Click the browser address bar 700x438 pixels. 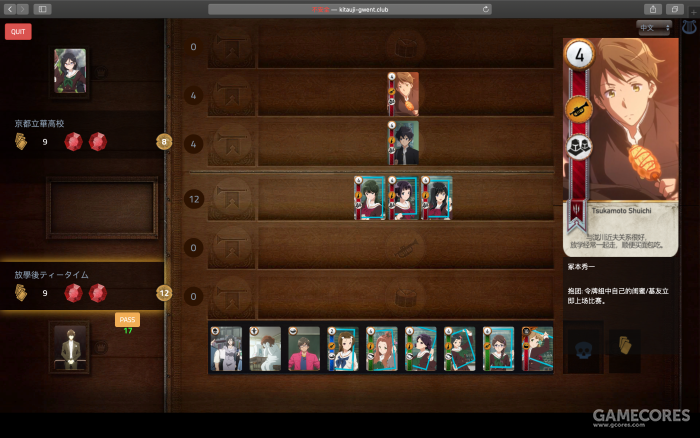350,9
